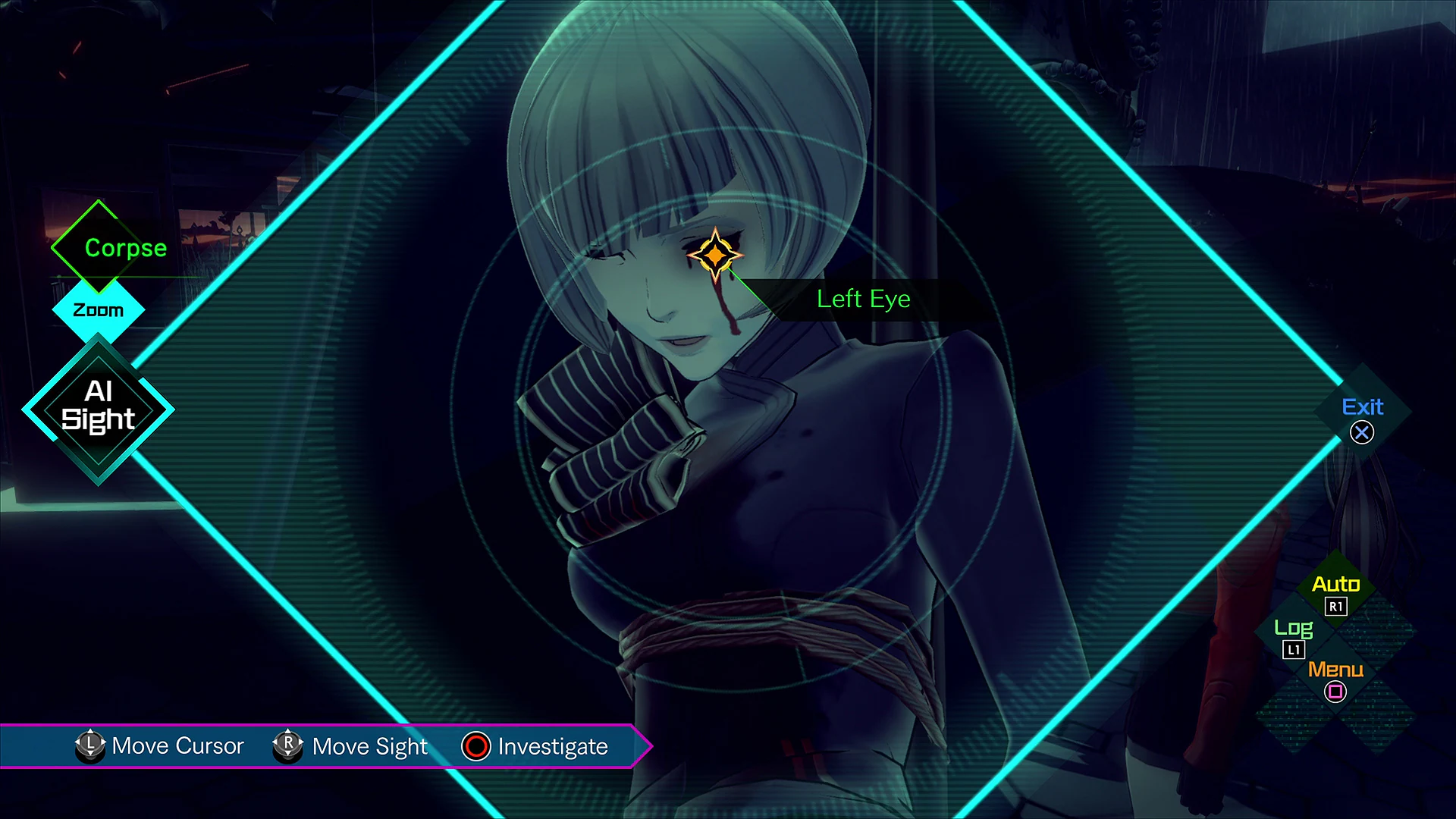This screenshot has width=1456, height=819.
Task: Click the L1 button prompt under Log
Action: [1294, 649]
